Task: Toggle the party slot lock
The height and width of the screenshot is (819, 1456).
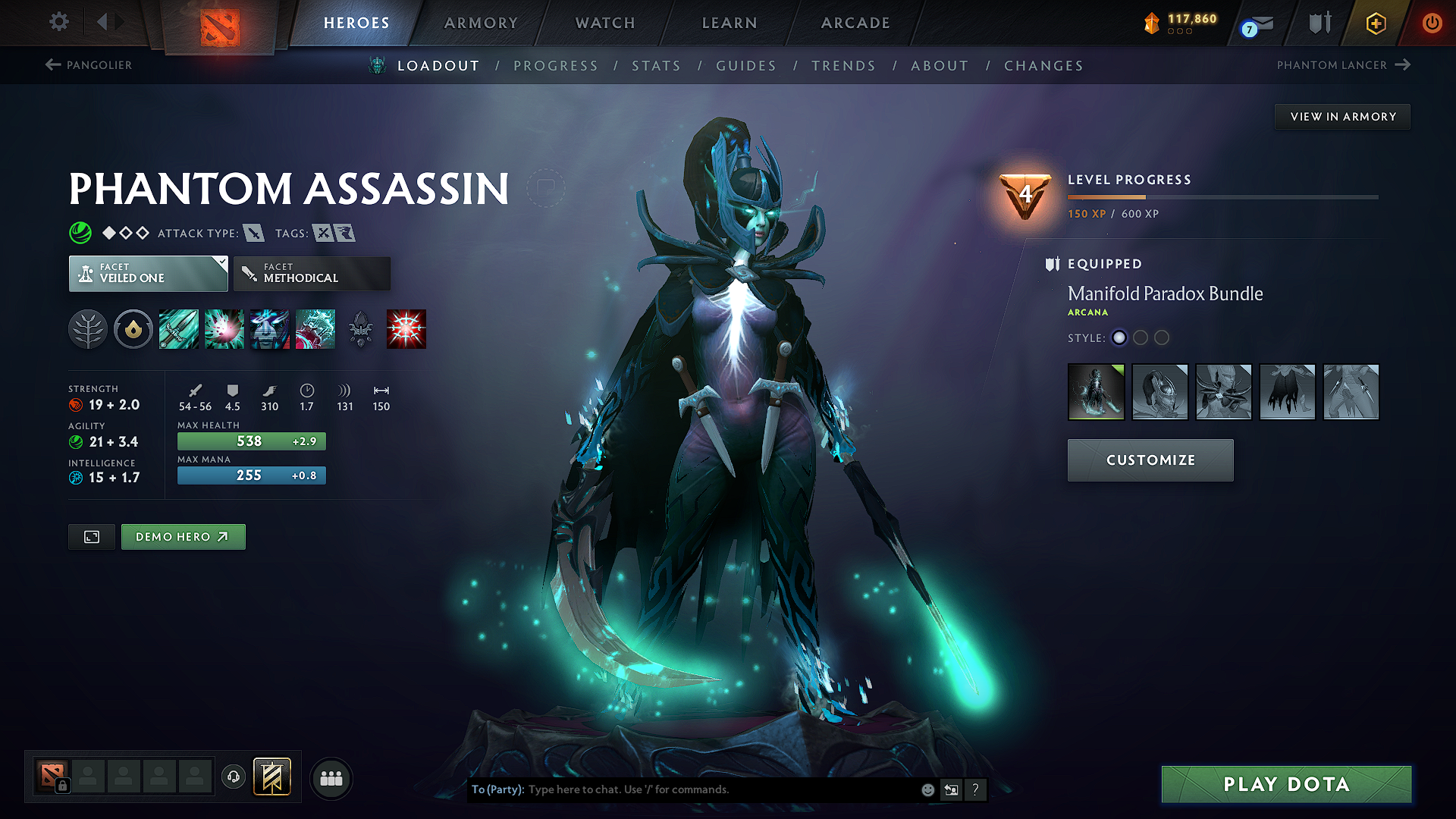Action: click(x=62, y=786)
